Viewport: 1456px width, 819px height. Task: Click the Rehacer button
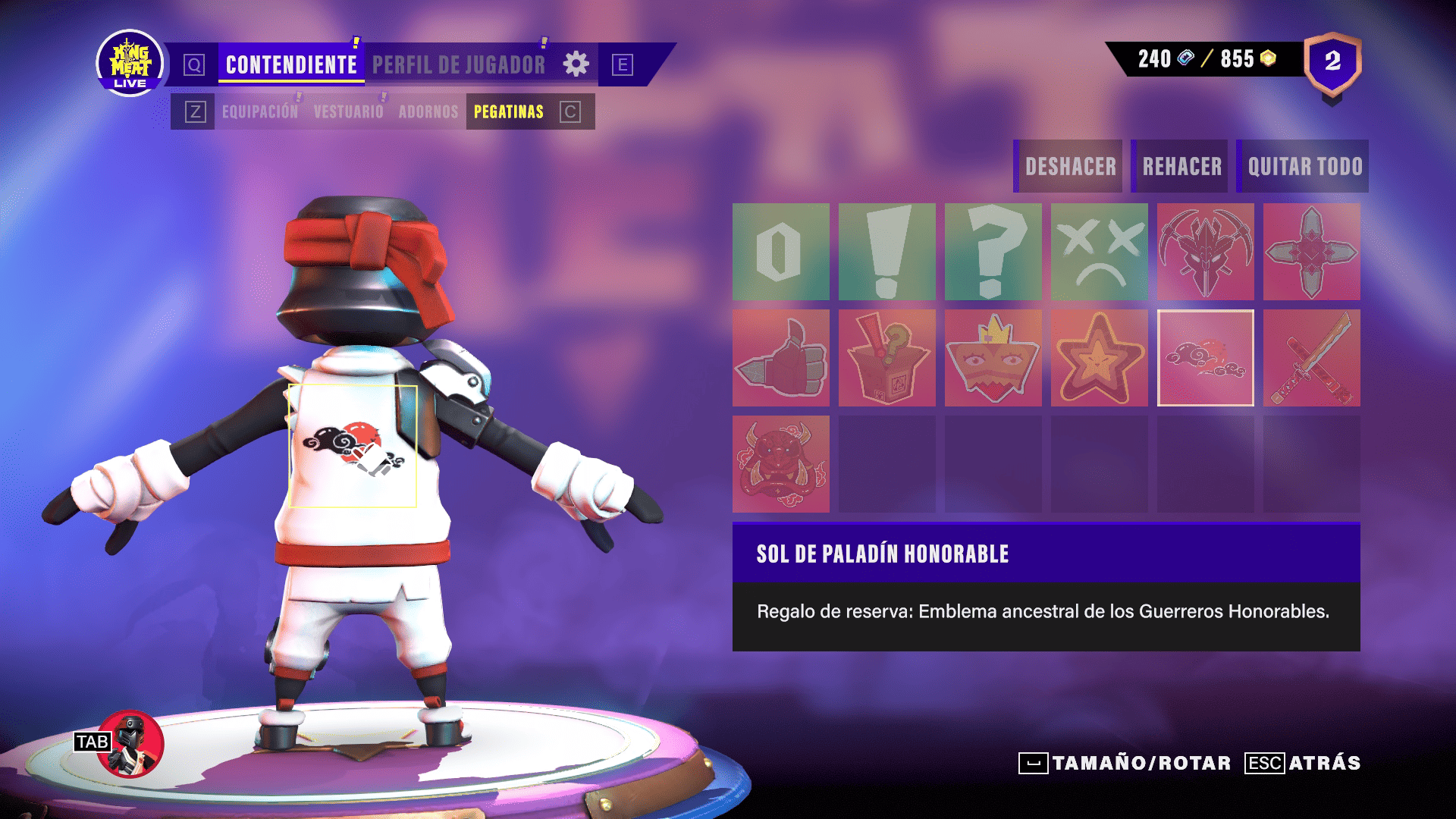pyautogui.click(x=1181, y=166)
